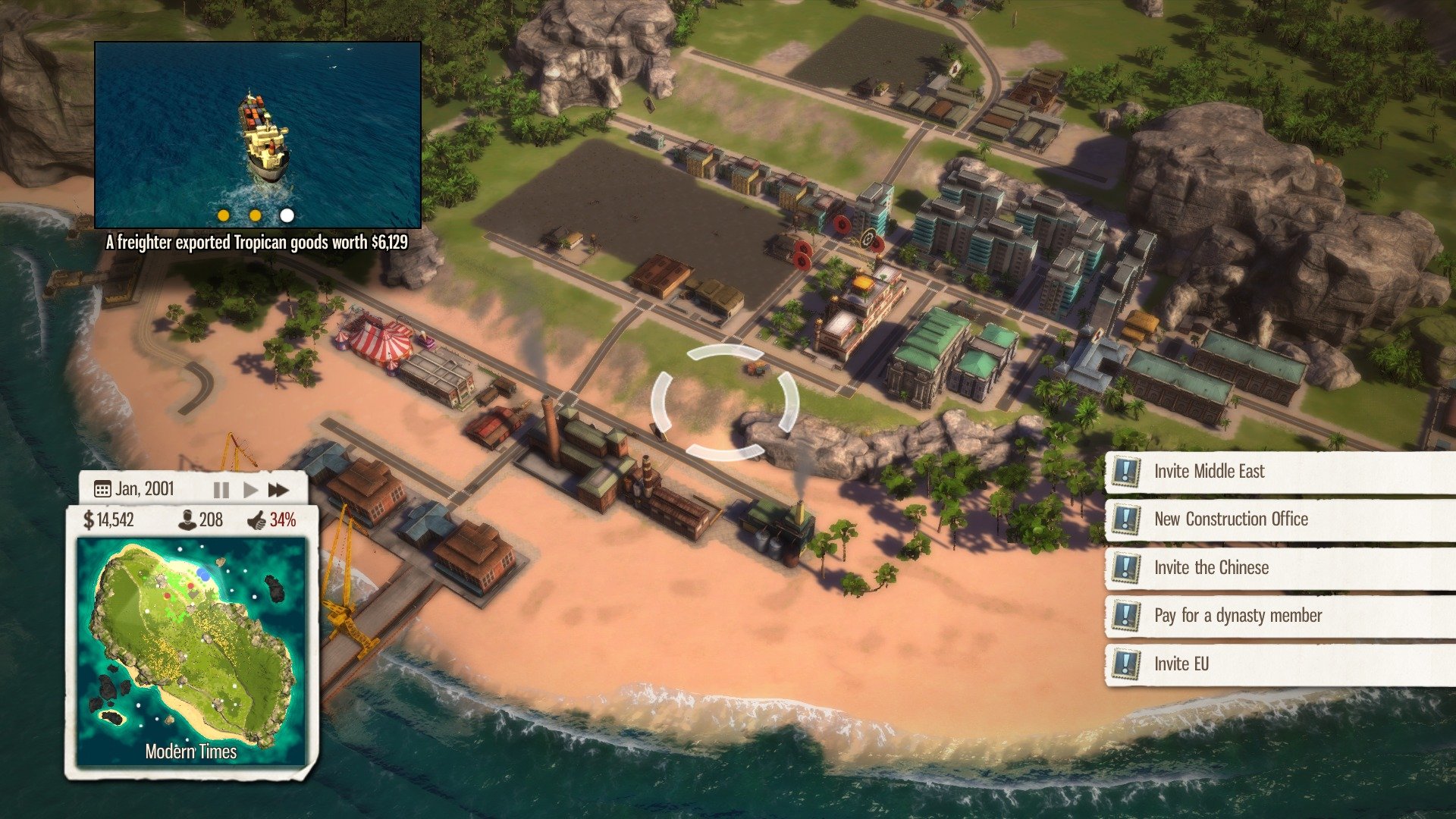Viewport: 1456px width, 819px height.
Task: Click the treasury dollar icon showing $14,542
Action: coord(87,520)
